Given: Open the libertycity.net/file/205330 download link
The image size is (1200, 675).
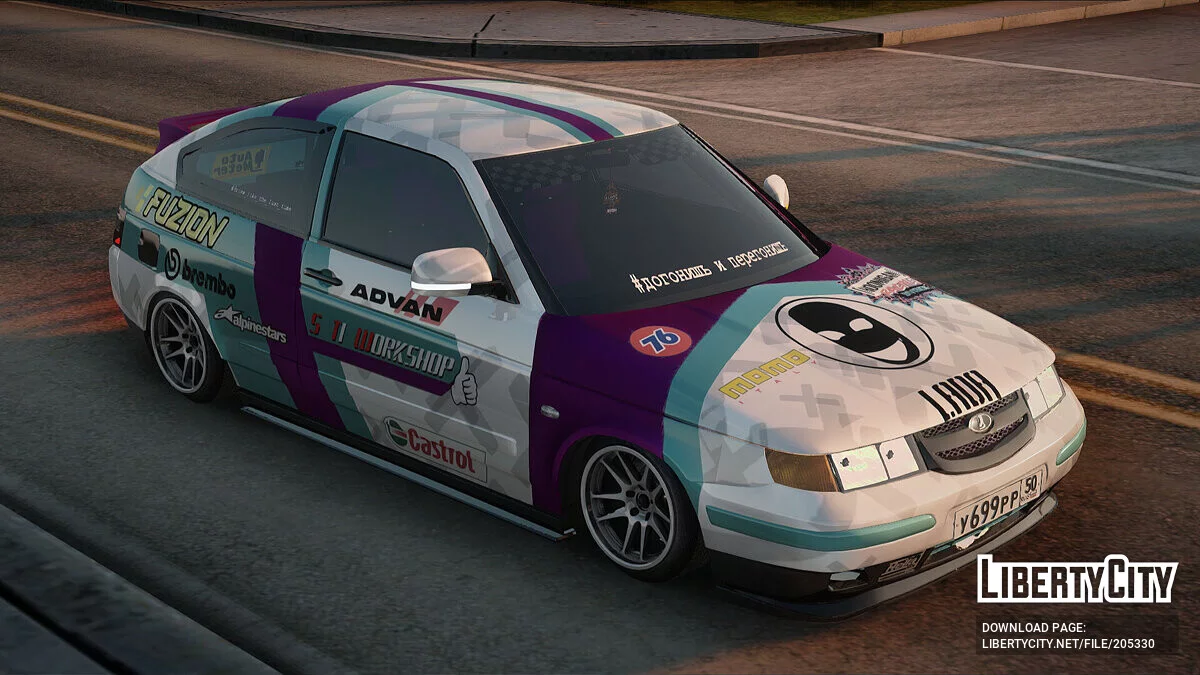Looking at the screenshot, I should (1068, 644).
